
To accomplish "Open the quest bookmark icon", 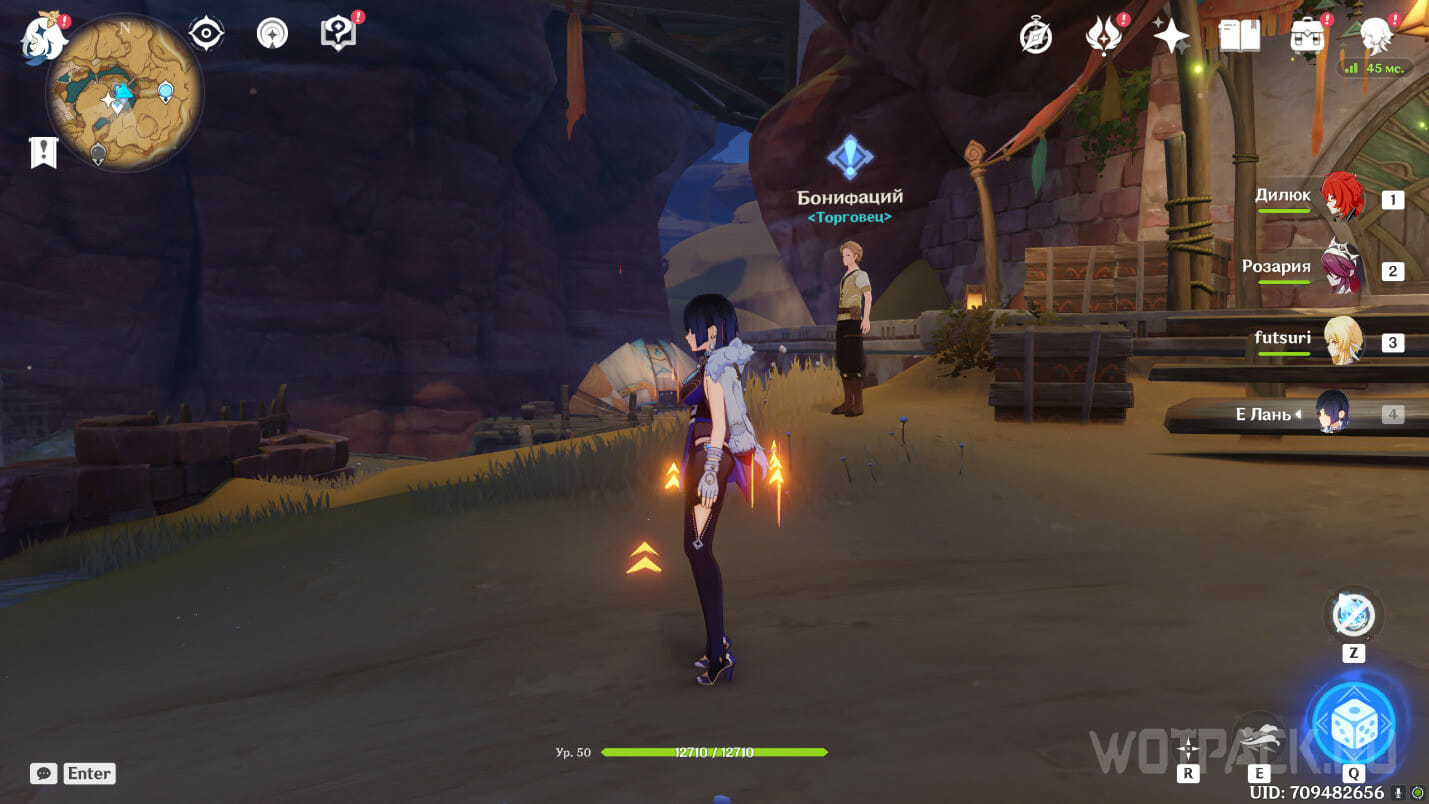I will pyautogui.click(x=43, y=153).
